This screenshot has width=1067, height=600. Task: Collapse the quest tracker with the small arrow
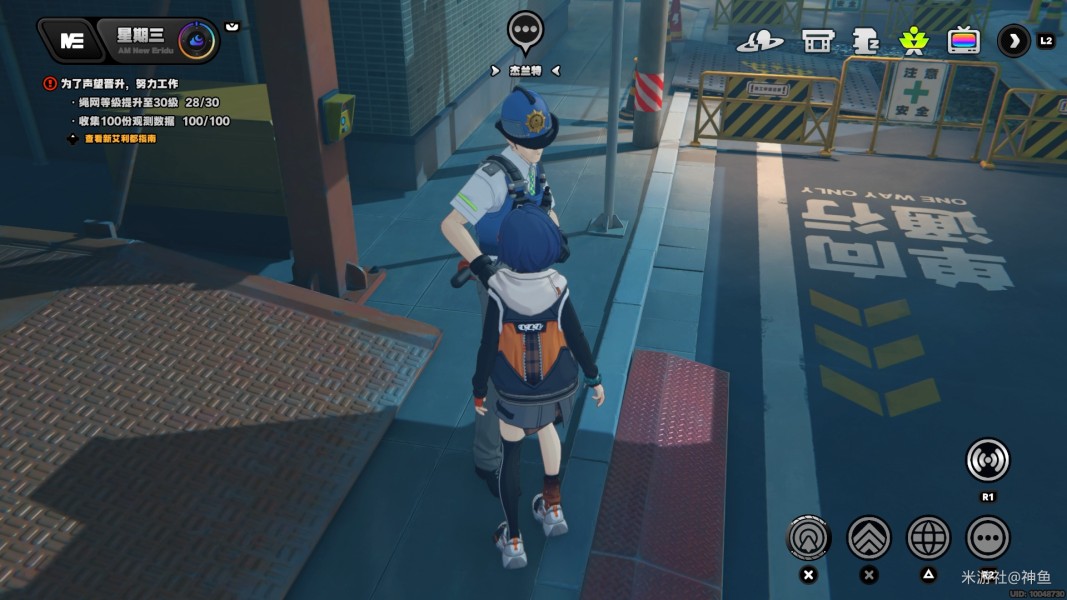pos(232,26)
